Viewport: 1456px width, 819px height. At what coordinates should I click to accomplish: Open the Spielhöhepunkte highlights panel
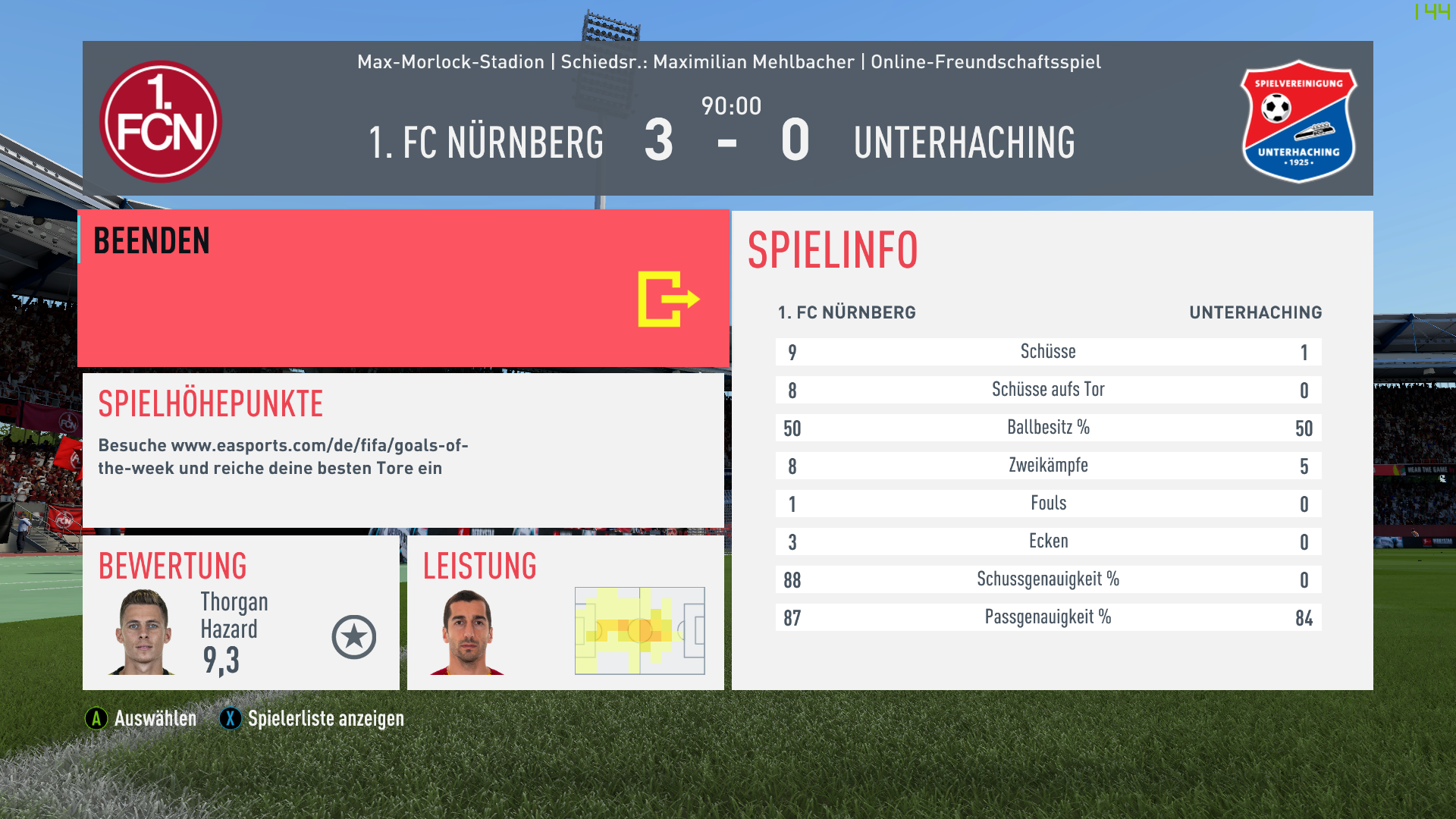[403, 450]
